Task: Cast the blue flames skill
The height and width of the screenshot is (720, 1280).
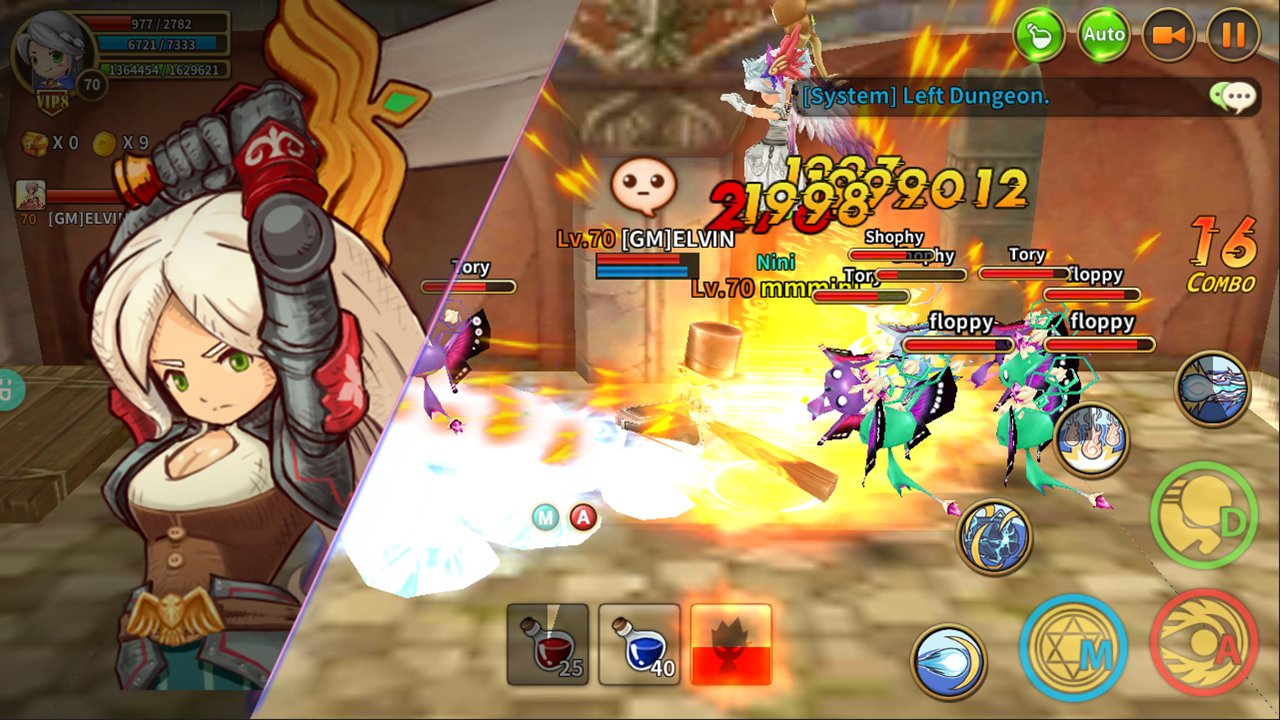Action: click(1091, 440)
